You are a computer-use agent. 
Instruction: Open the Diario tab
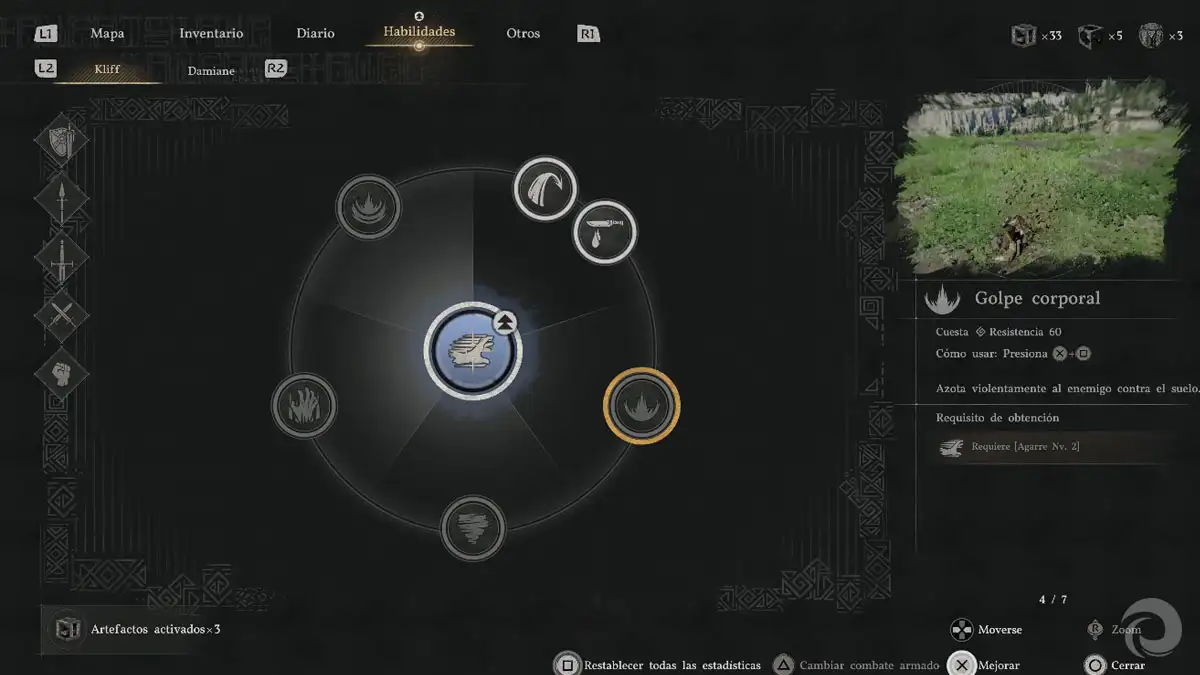[x=315, y=33]
